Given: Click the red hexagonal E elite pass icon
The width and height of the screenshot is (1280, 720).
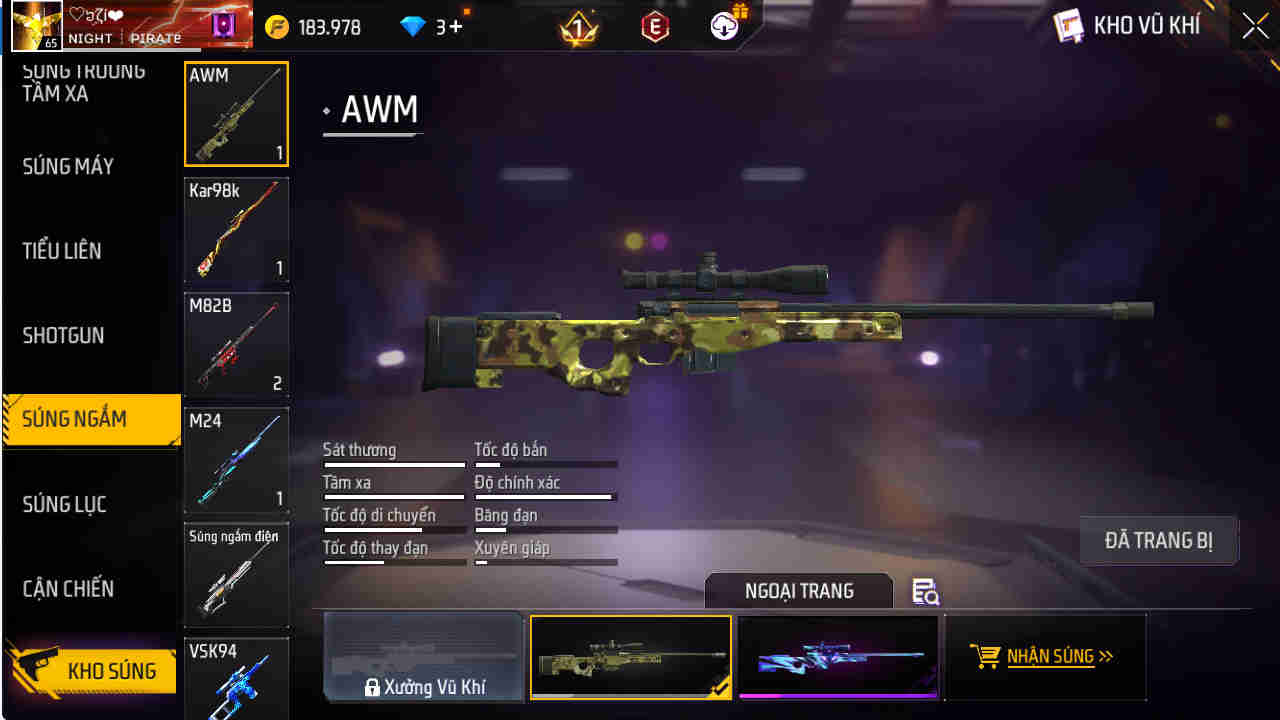Looking at the screenshot, I should tap(655, 25).
